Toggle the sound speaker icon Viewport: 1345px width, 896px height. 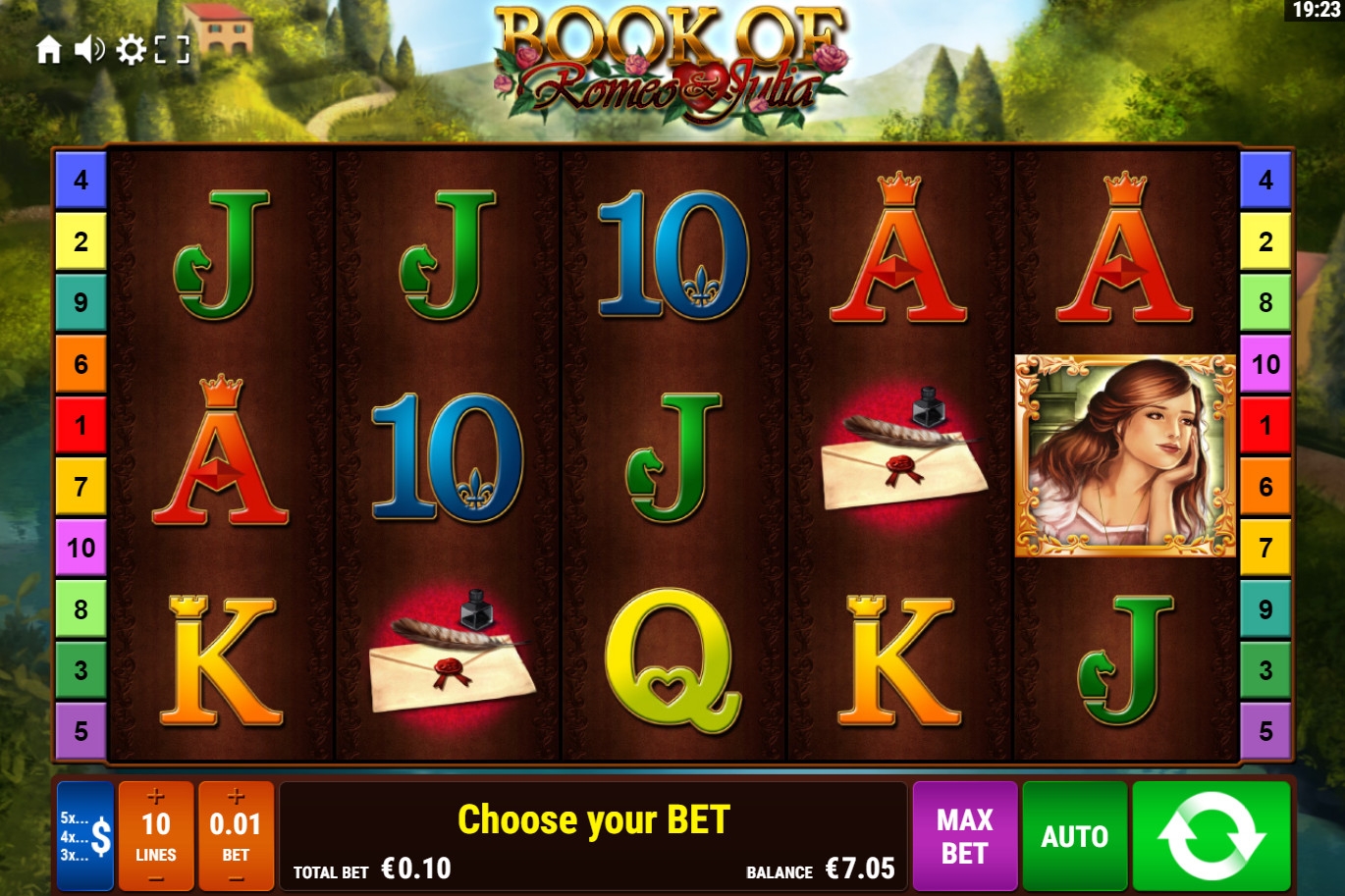tap(89, 49)
